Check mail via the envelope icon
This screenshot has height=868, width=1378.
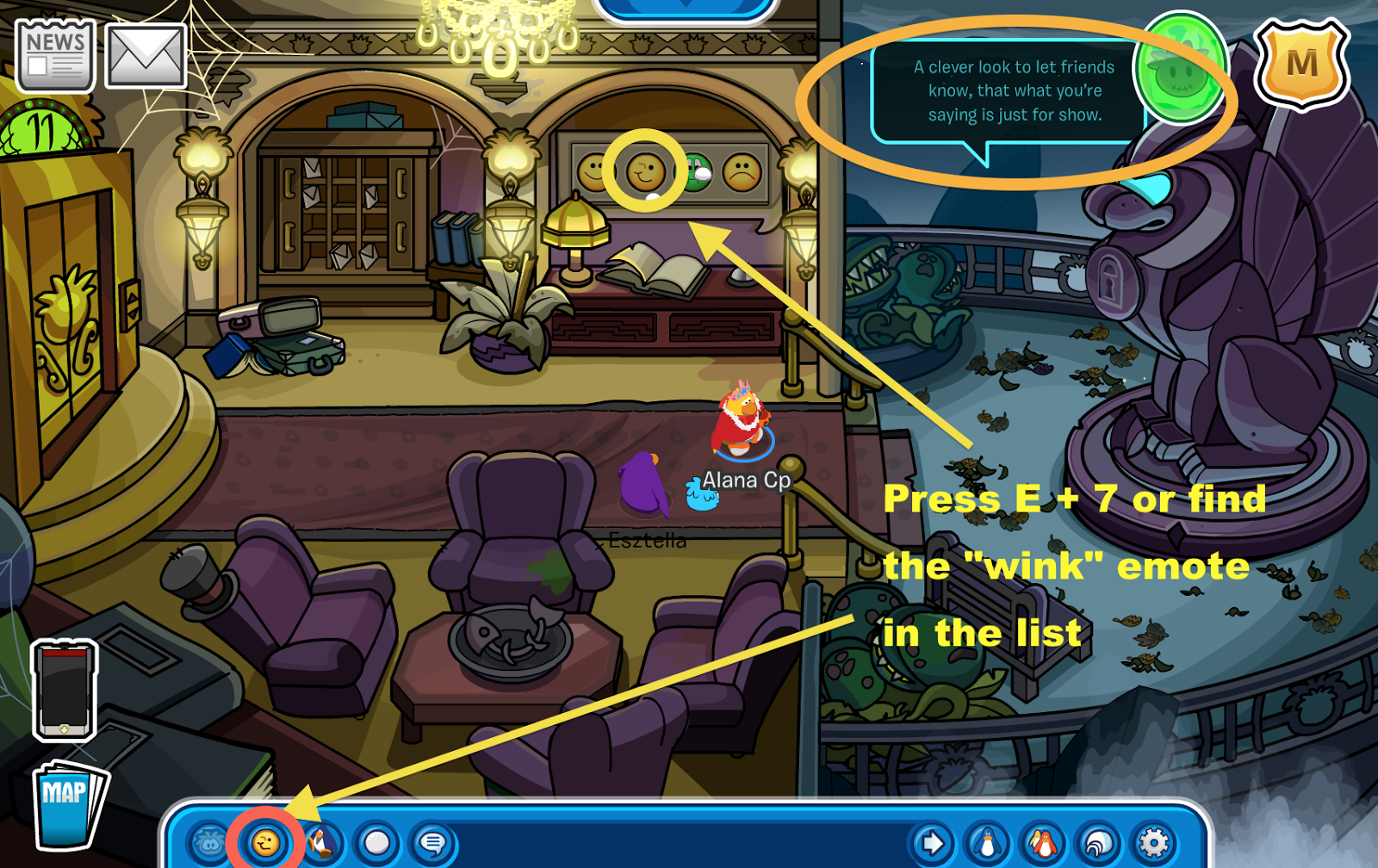145,54
